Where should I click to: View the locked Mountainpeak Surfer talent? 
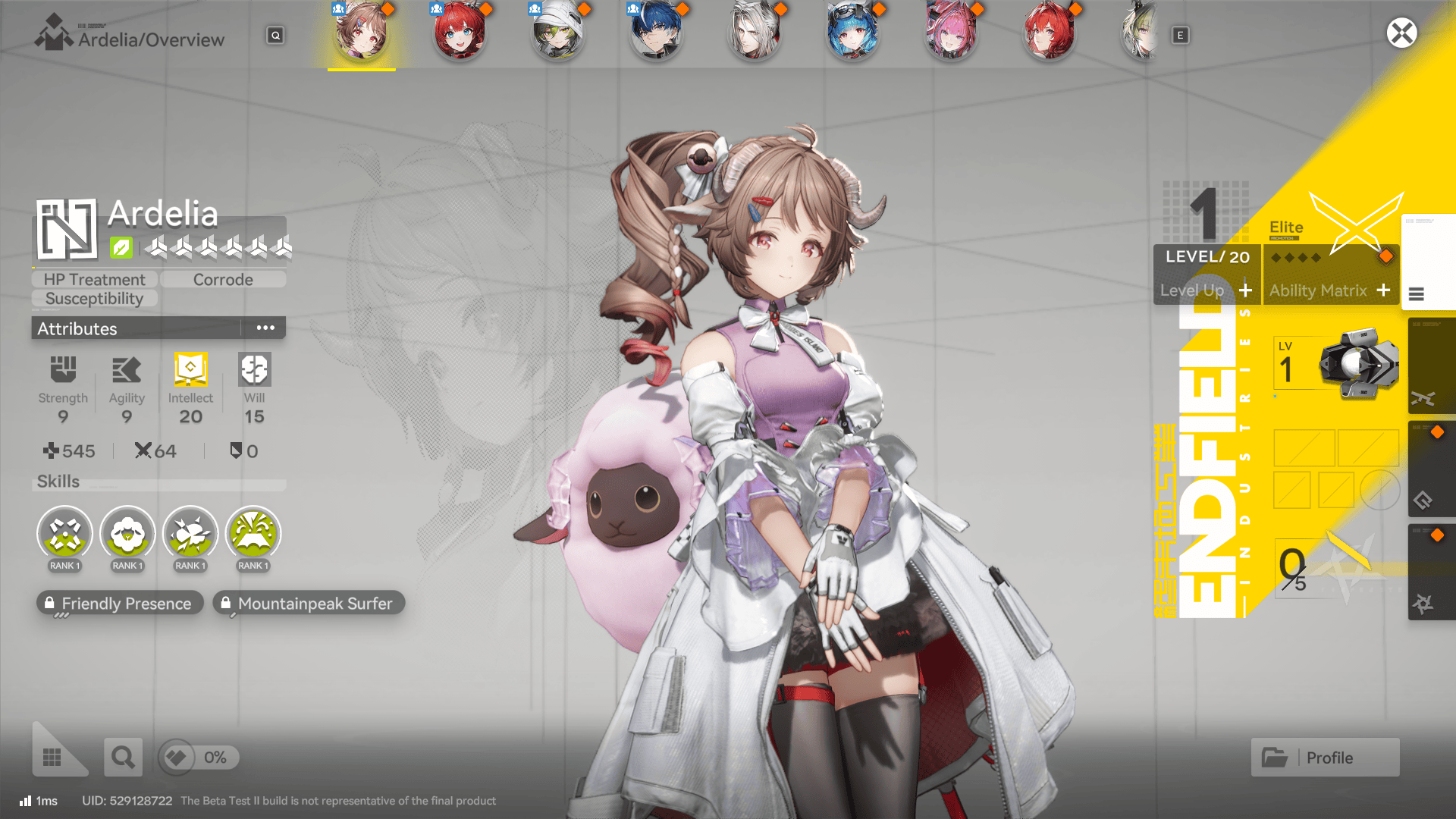click(308, 603)
